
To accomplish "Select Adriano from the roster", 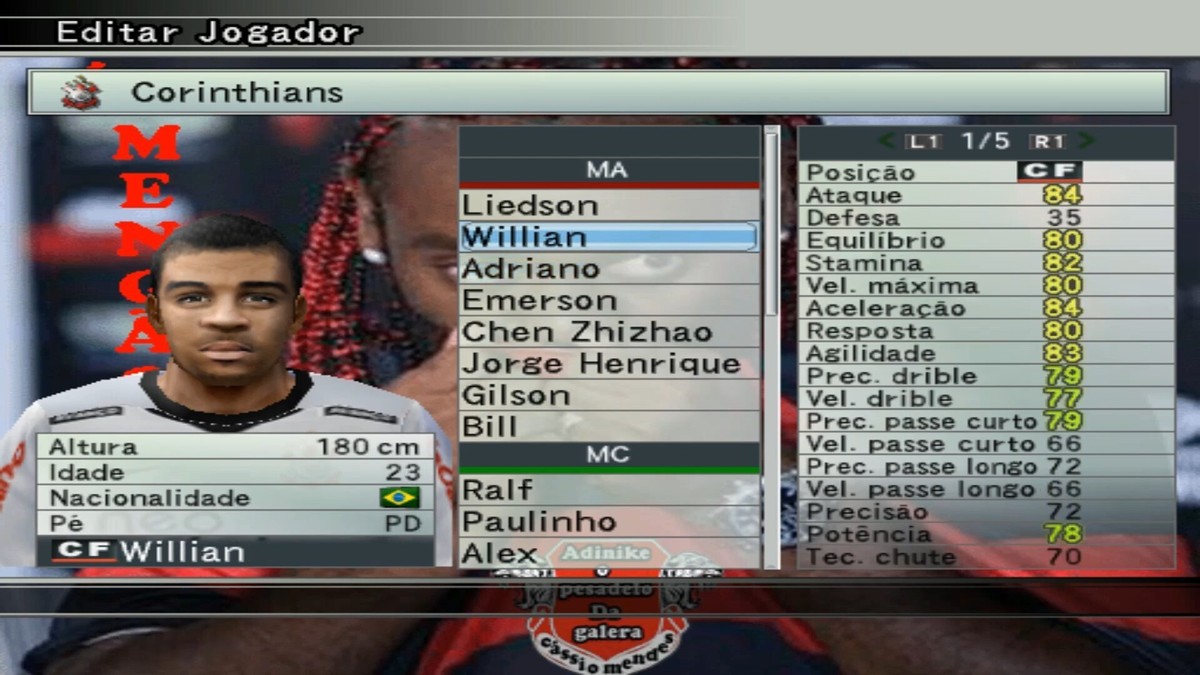I will point(608,269).
